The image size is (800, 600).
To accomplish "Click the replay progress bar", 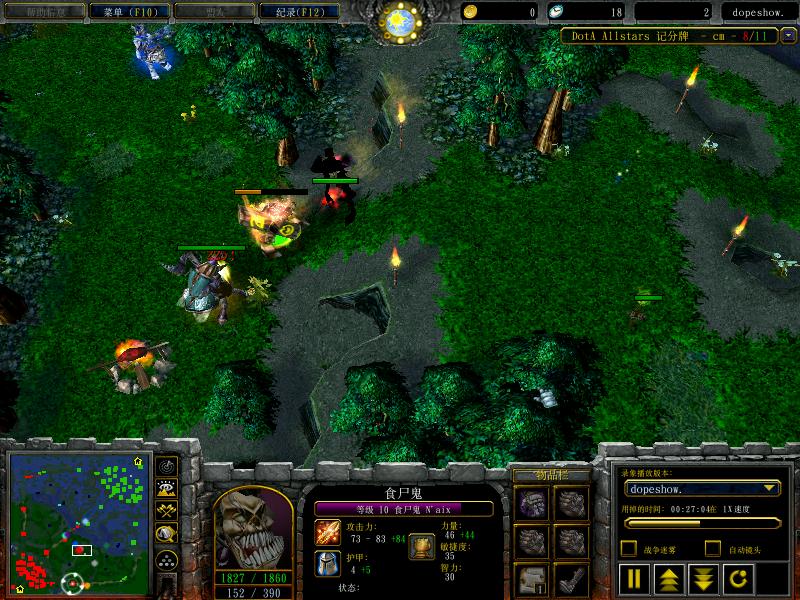I will click(702, 522).
